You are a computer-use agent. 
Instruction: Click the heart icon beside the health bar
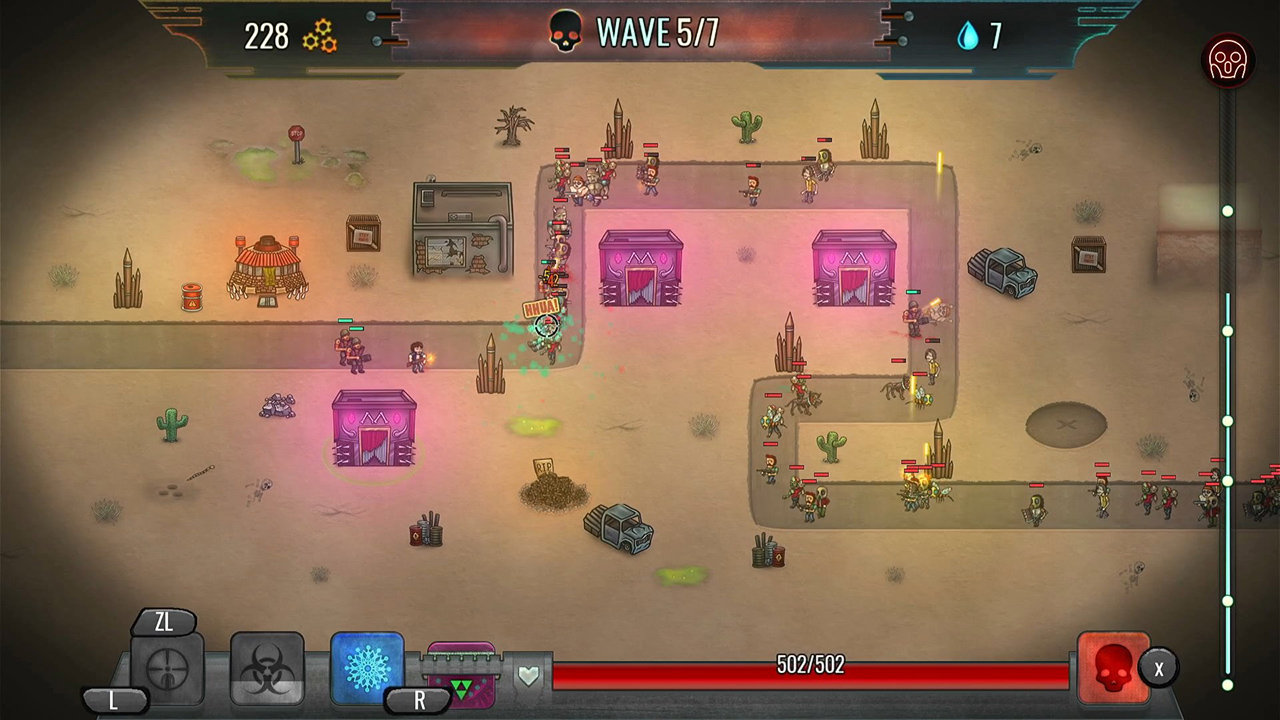coord(529,674)
